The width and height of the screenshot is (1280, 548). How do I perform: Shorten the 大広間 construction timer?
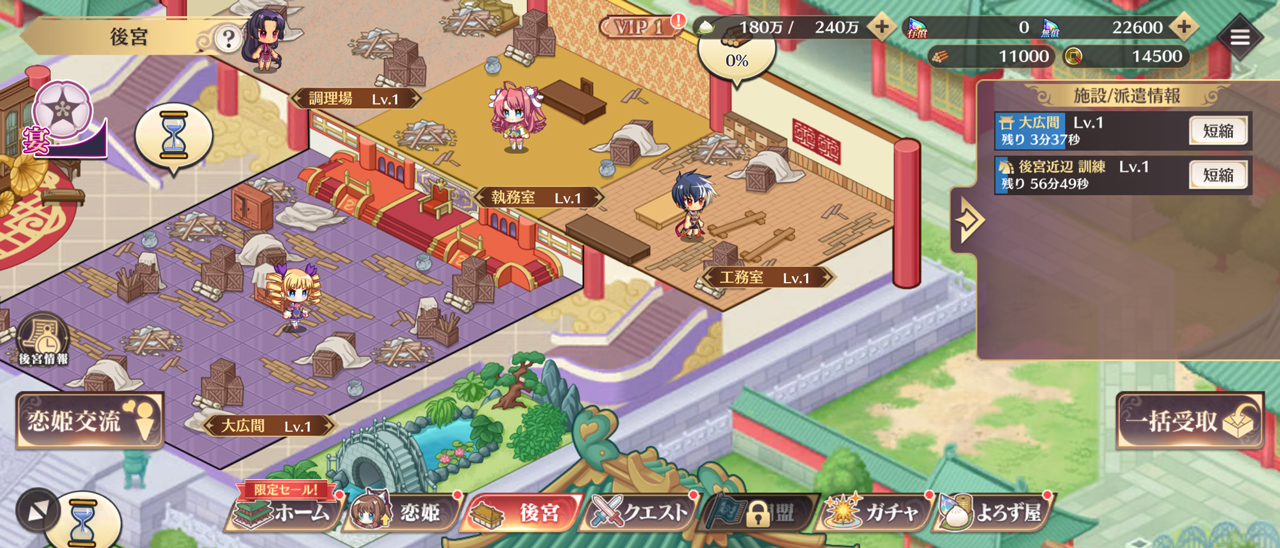click(1218, 131)
